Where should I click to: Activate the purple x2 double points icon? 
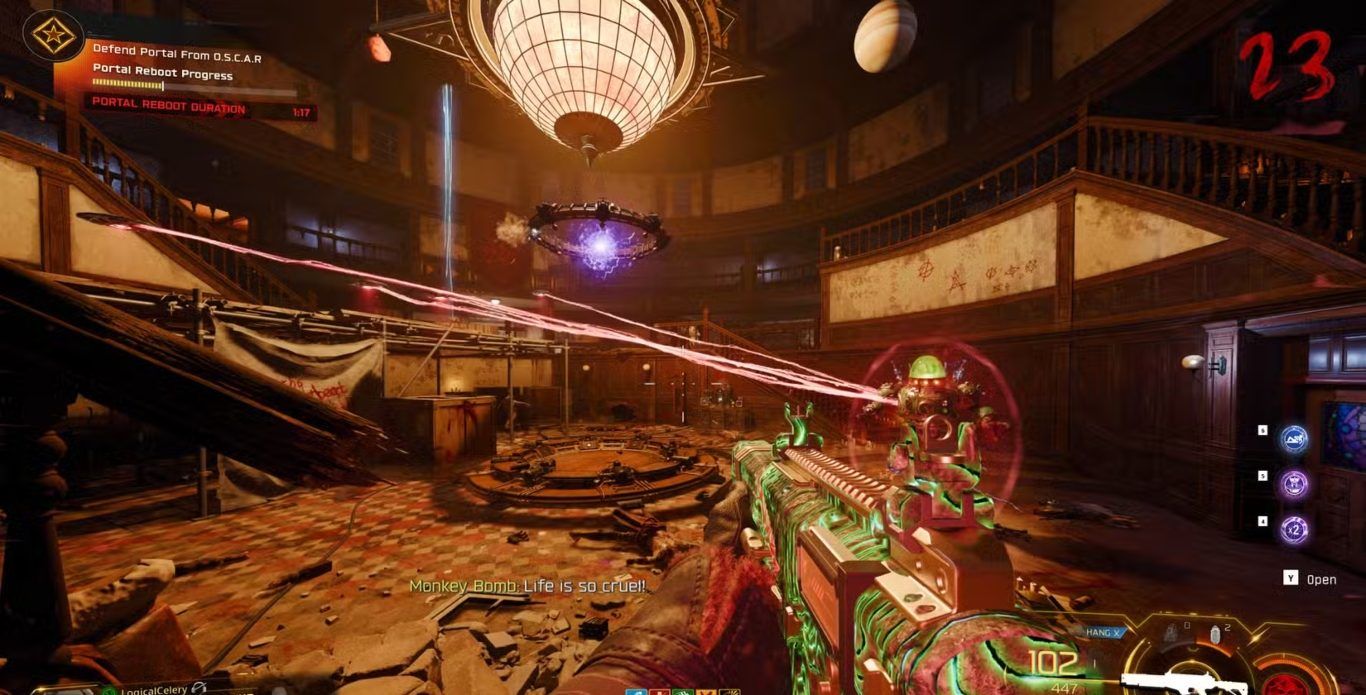[x=1295, y=529]
